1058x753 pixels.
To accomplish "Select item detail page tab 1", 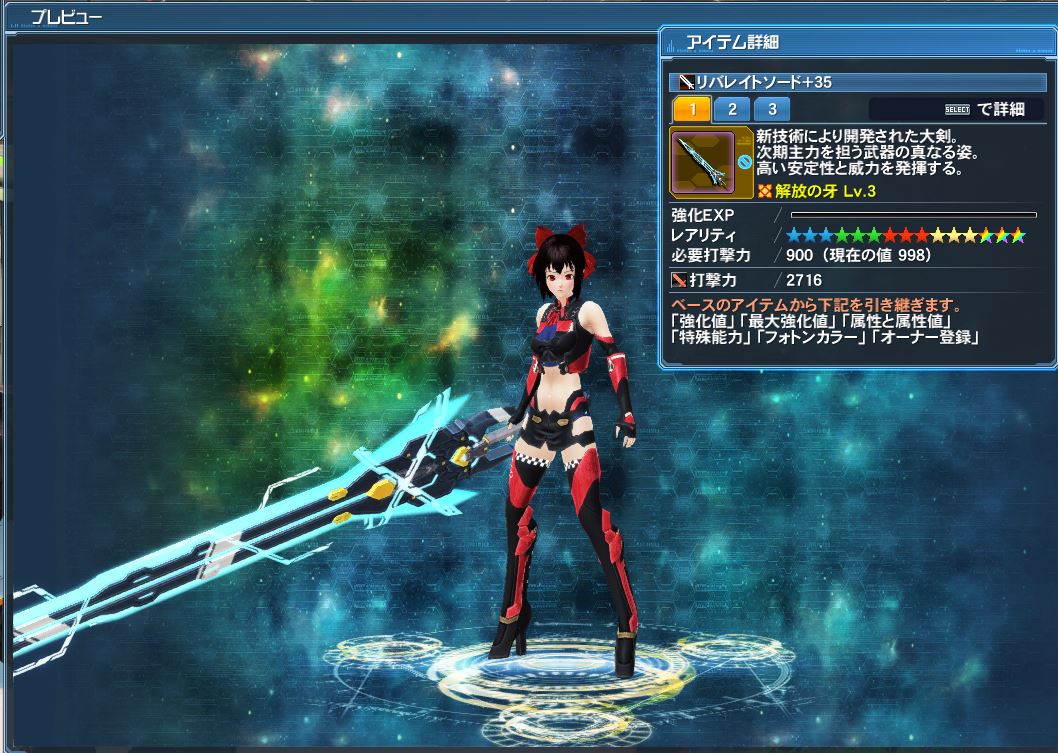I will 691,109.
